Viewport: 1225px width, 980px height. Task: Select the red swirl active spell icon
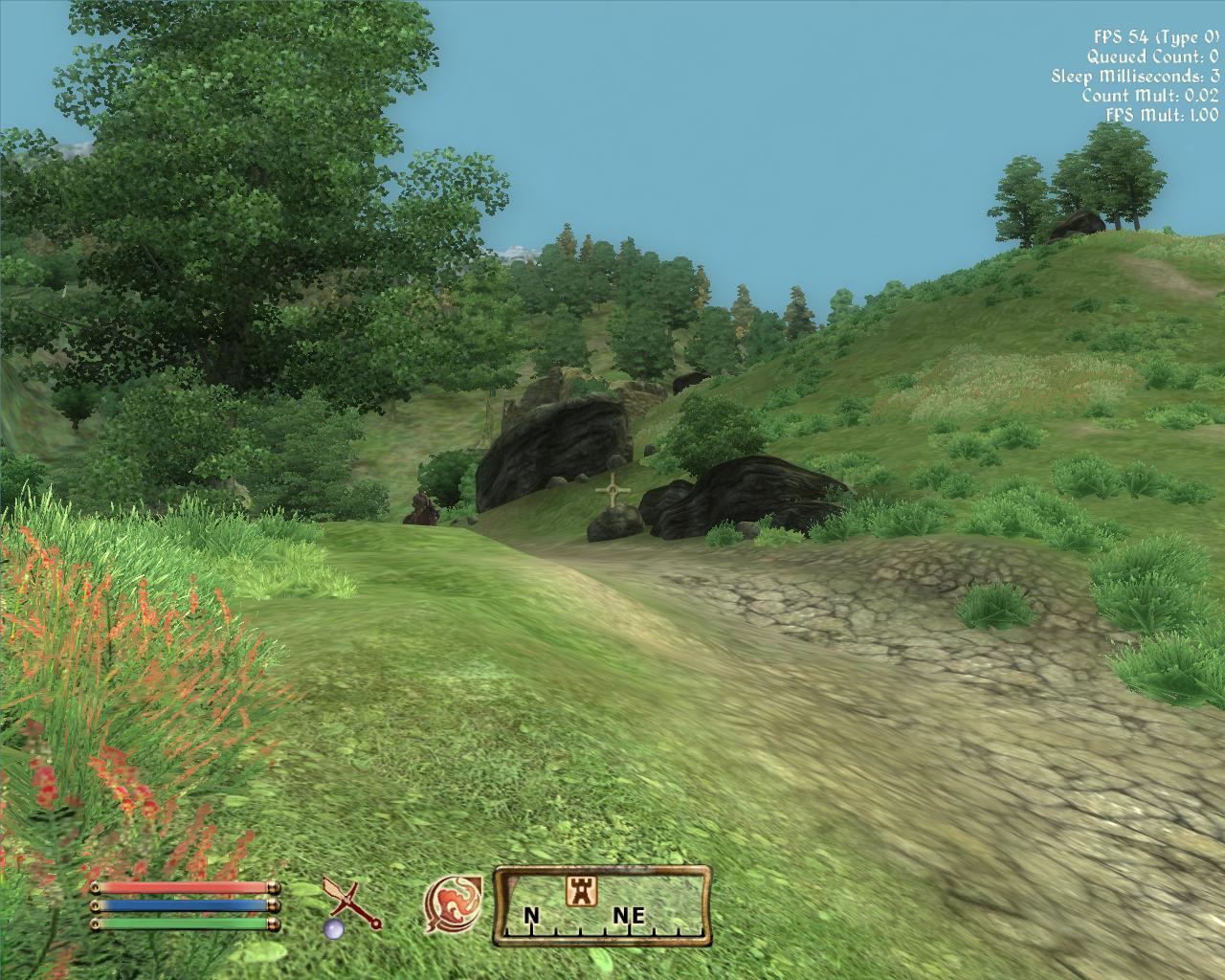[x=452, y=905]
